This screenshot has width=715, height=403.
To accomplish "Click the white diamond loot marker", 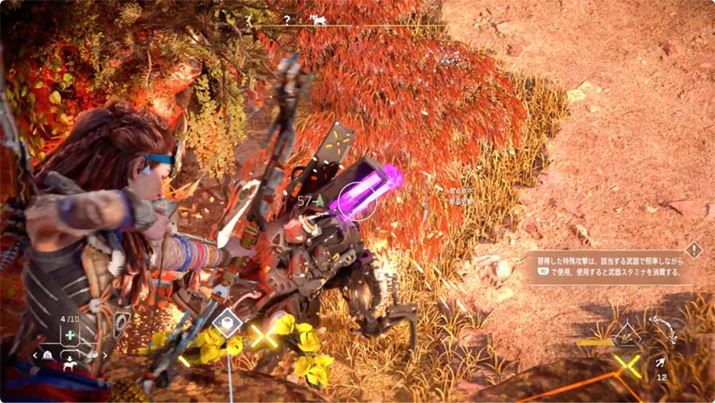I will click(x=229, y=322).
